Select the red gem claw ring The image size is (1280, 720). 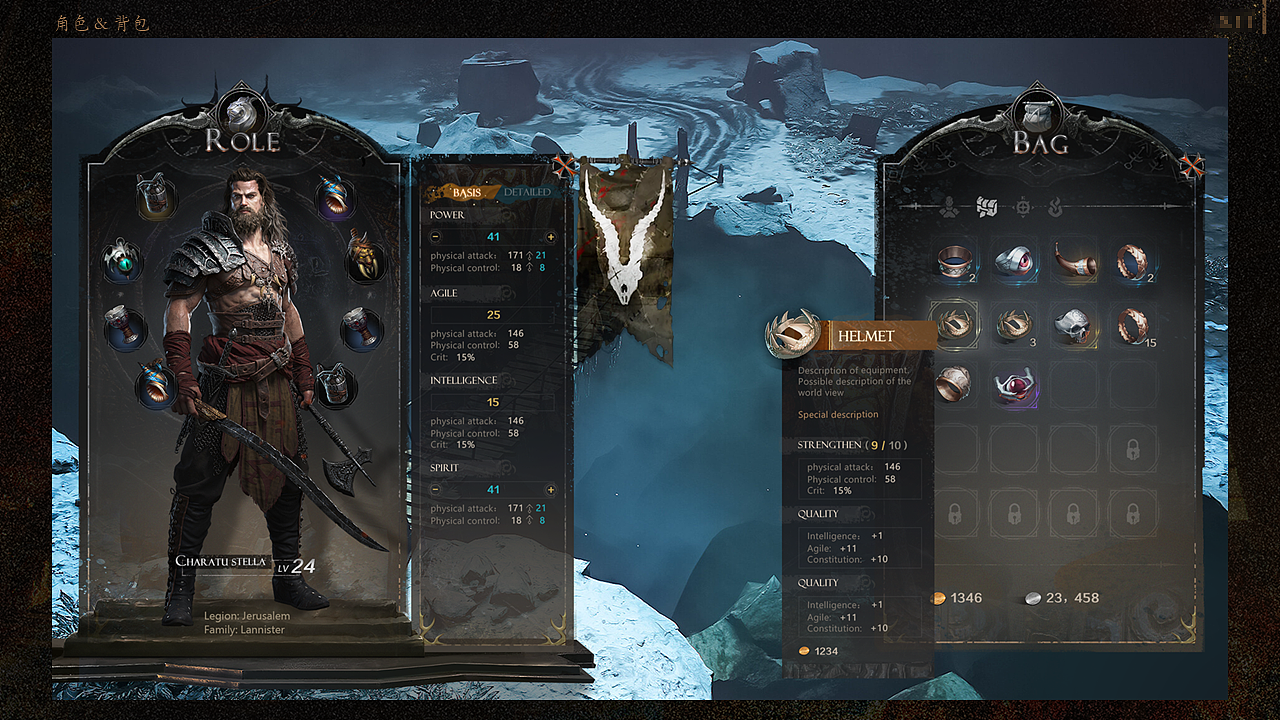coord(1015,386)
